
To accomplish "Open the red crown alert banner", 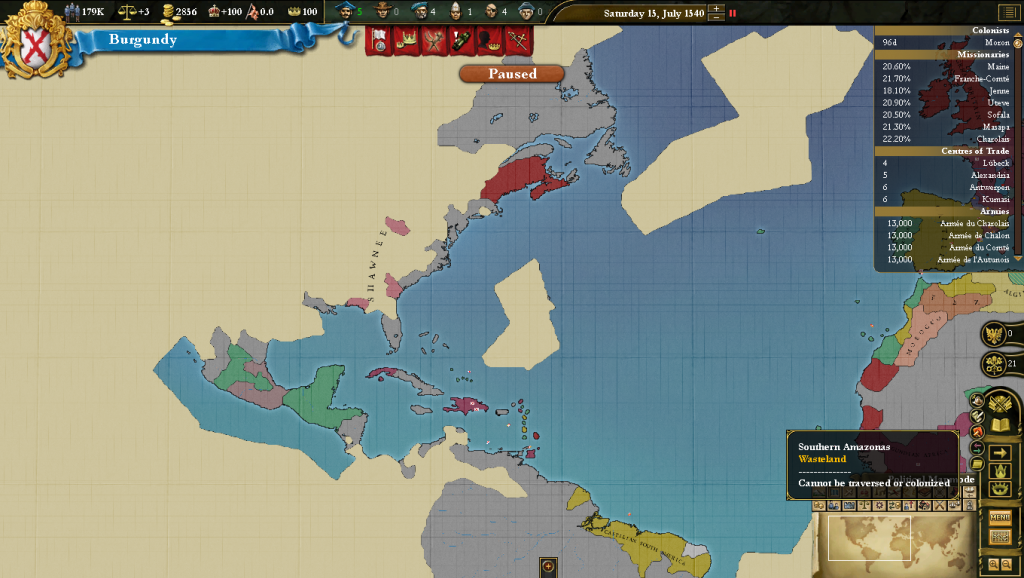I will click(x=406, y=41).
